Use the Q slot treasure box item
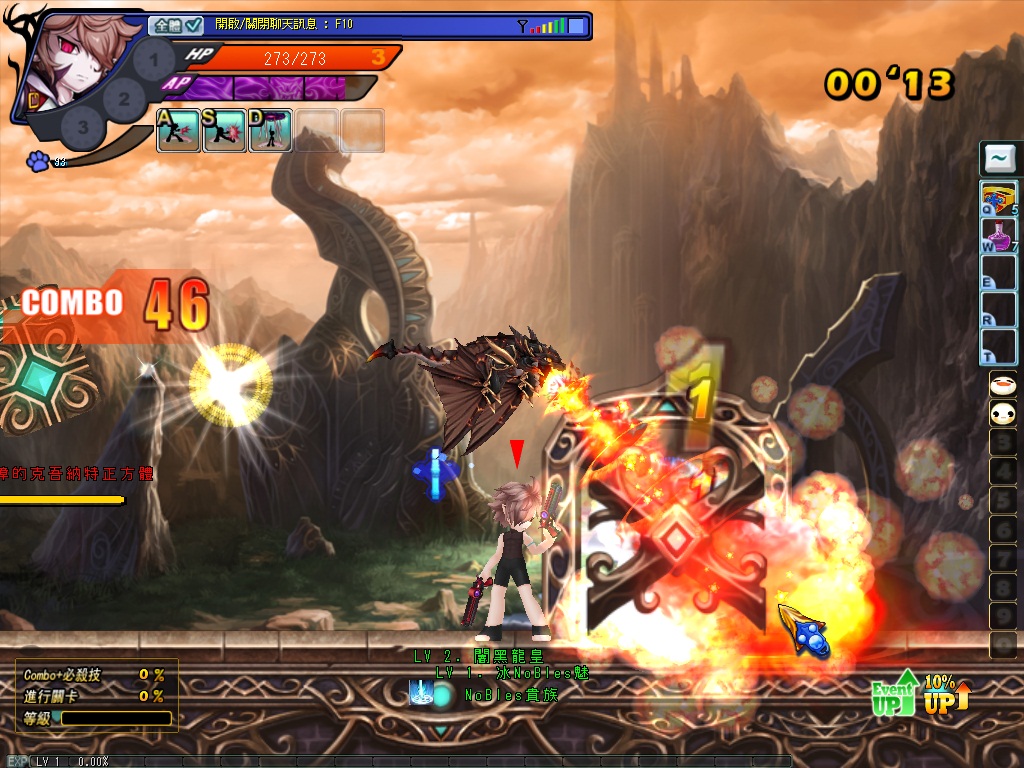The width and height of the screenshot is (1024, 768). 999,199
